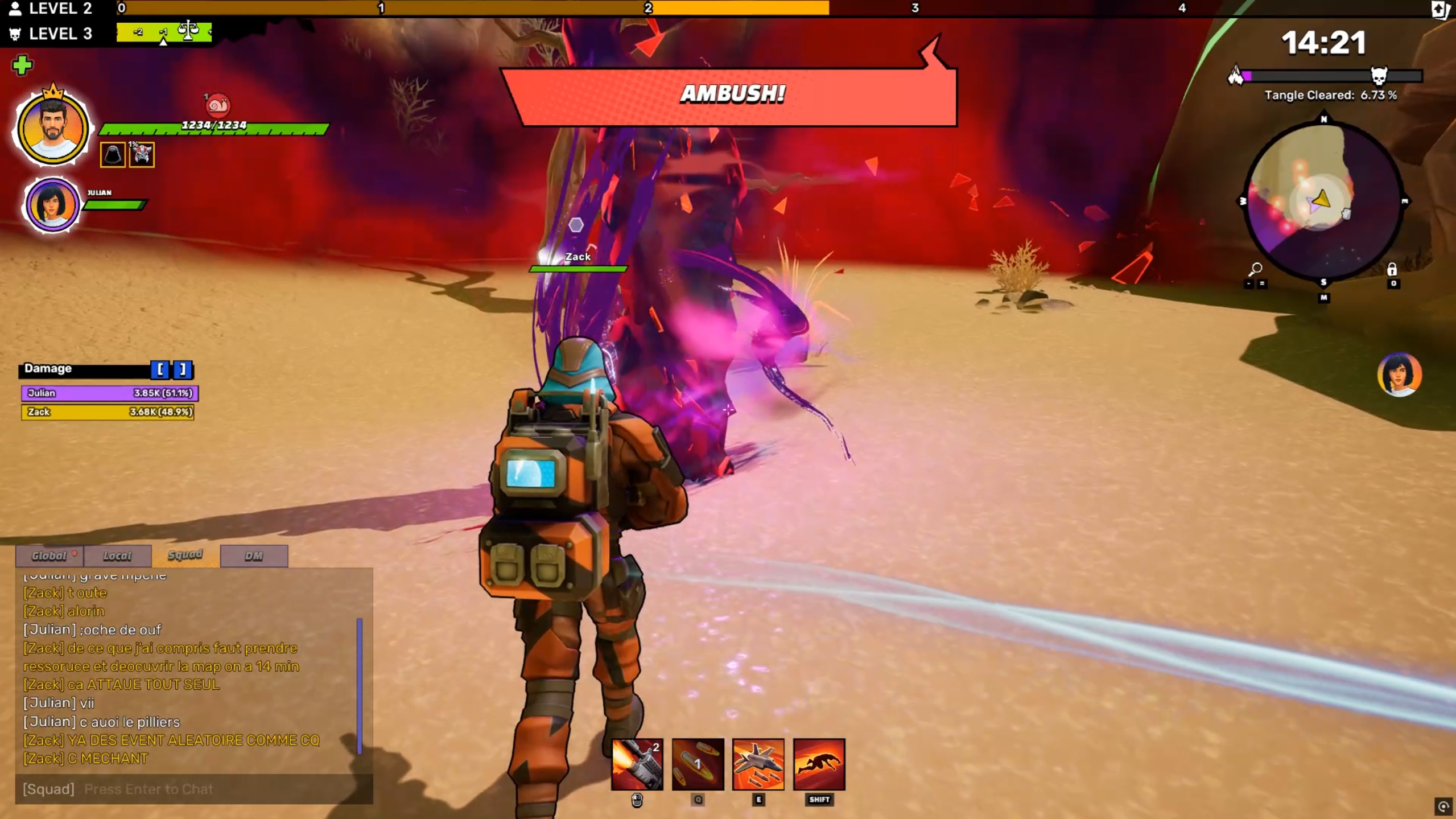Select Julian's squad portrait
Screen dimensions: 1456x819
[x=52, y=205]
